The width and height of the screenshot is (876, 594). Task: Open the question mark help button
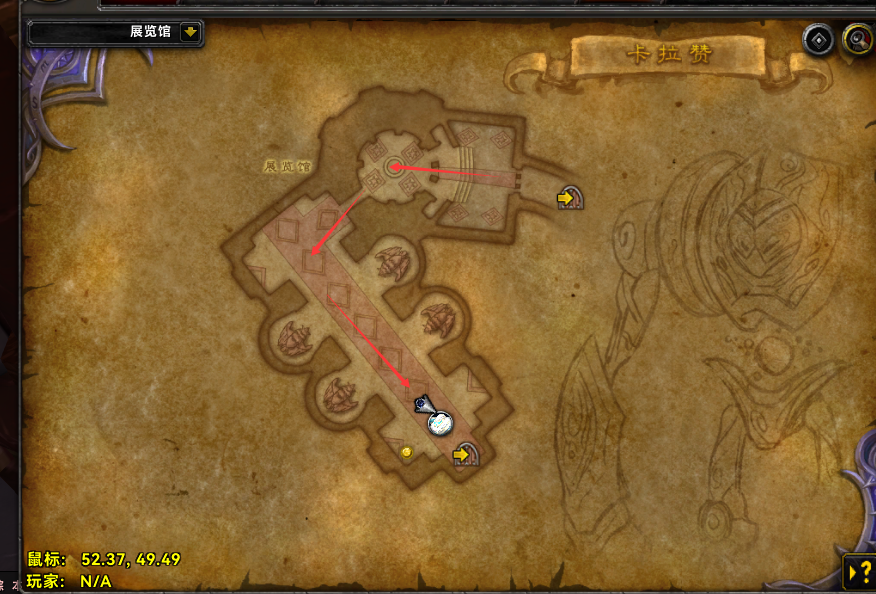tap(859, 572)
